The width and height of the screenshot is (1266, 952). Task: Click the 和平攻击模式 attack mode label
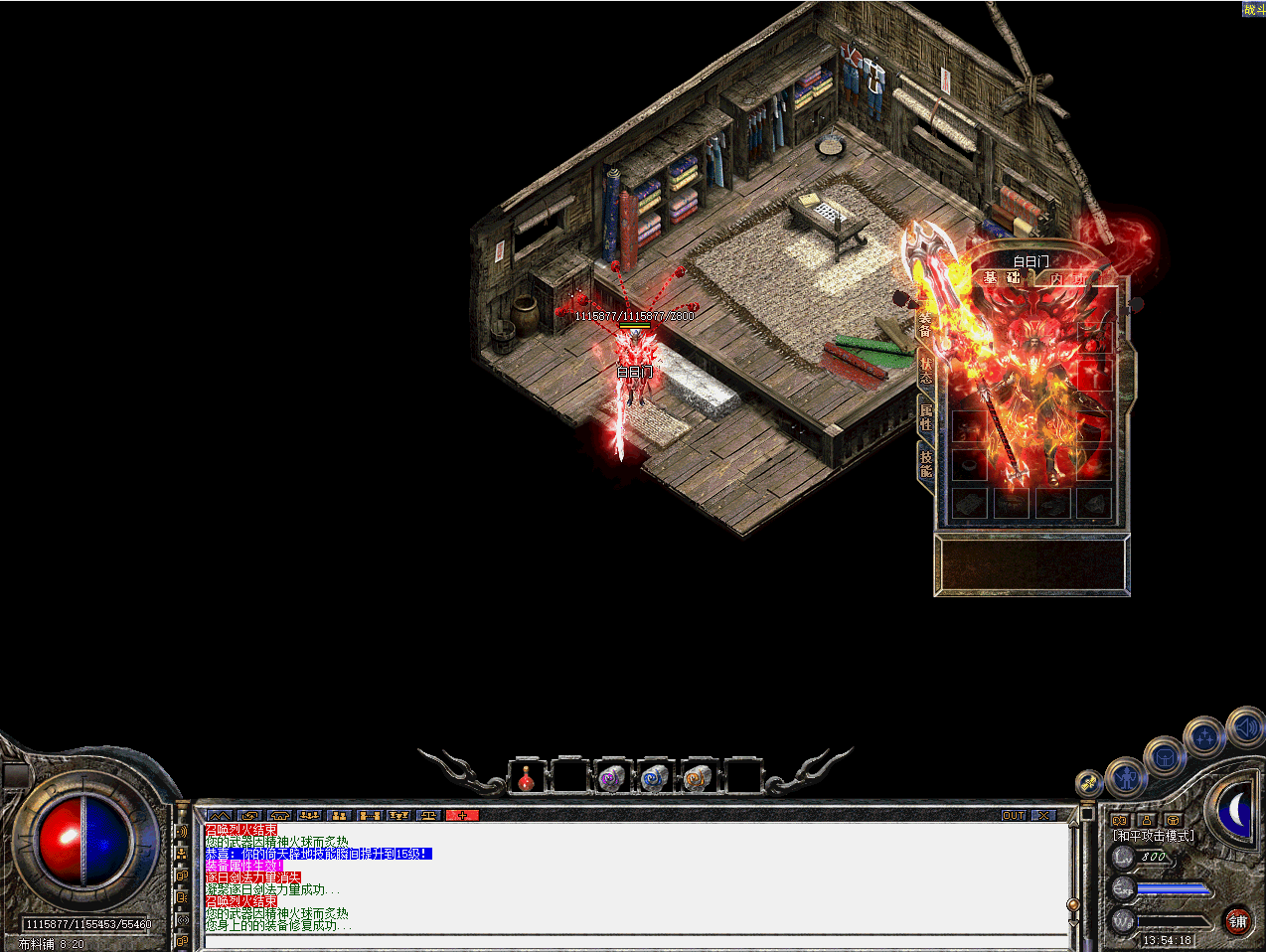coord(1153,836)
